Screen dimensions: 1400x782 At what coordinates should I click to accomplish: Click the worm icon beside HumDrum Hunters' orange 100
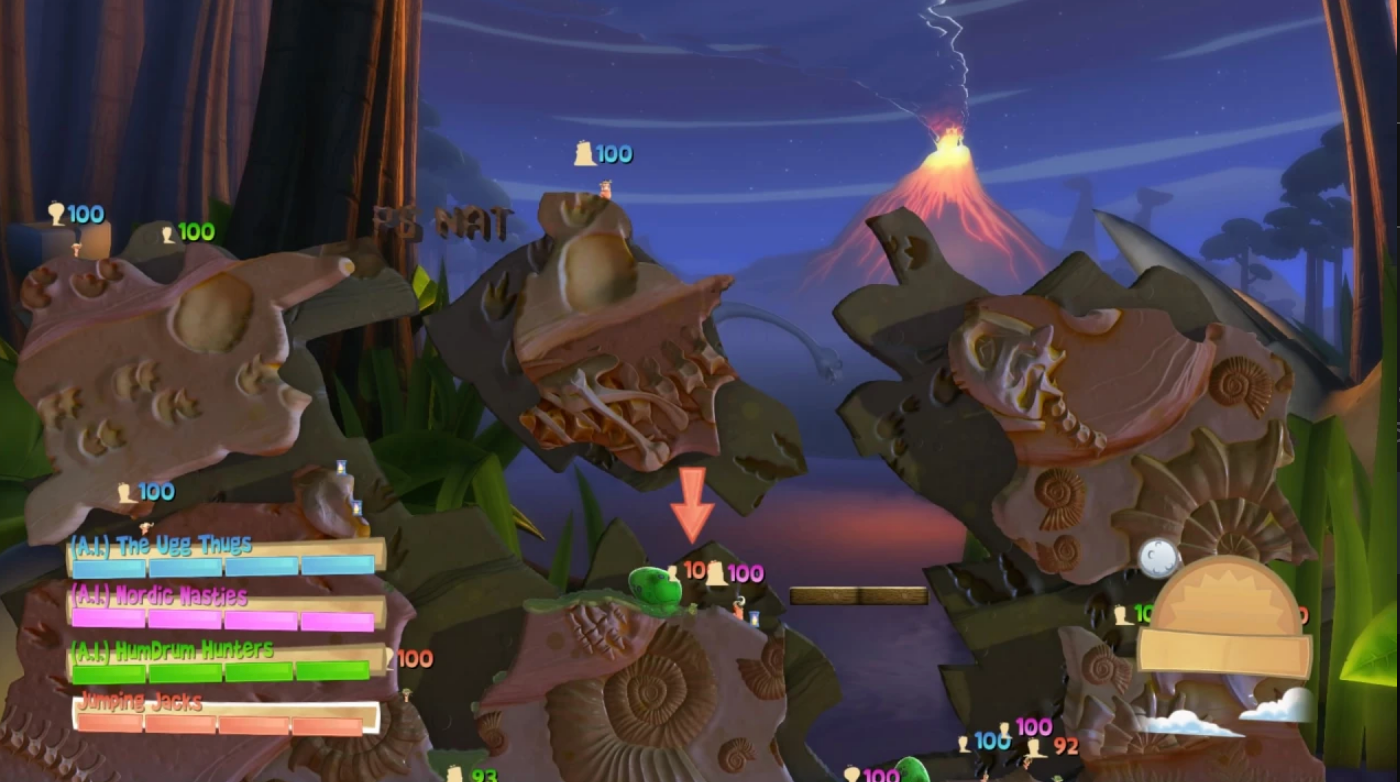tap(392, 658)
